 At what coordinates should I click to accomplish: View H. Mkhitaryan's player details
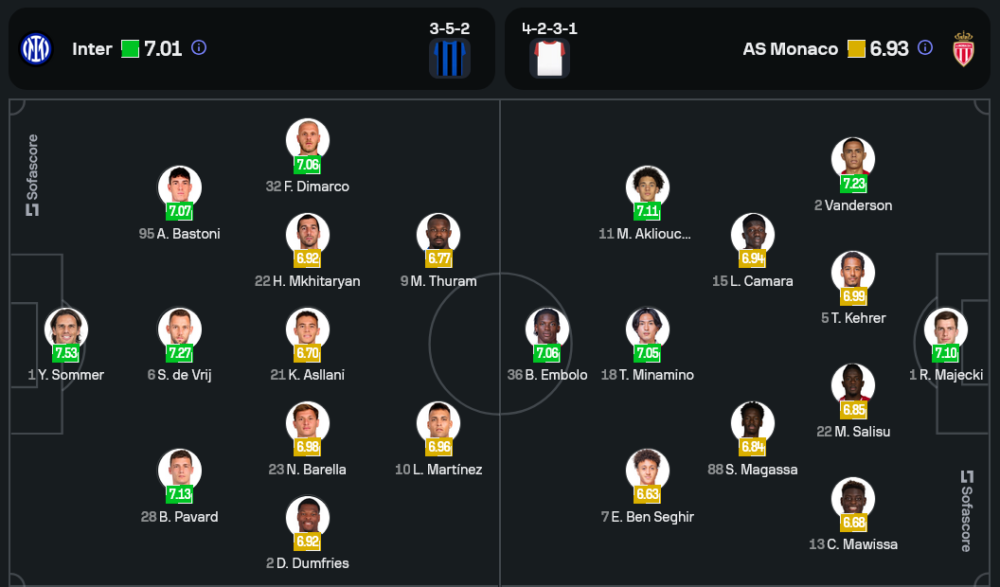pos(307,236)
